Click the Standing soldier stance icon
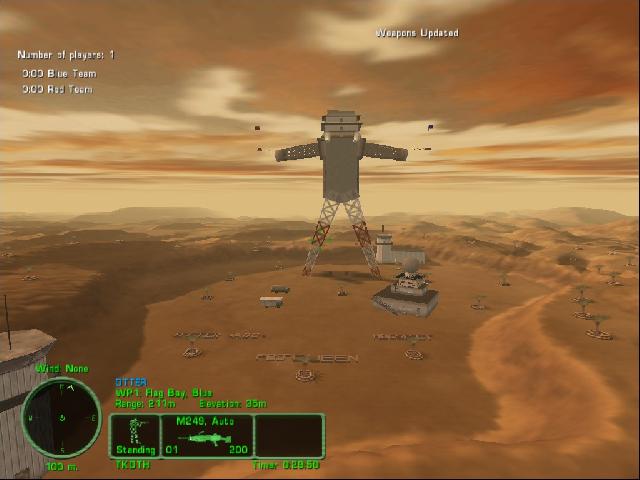This screenshot has width=640, height=480. click(135, 436)
